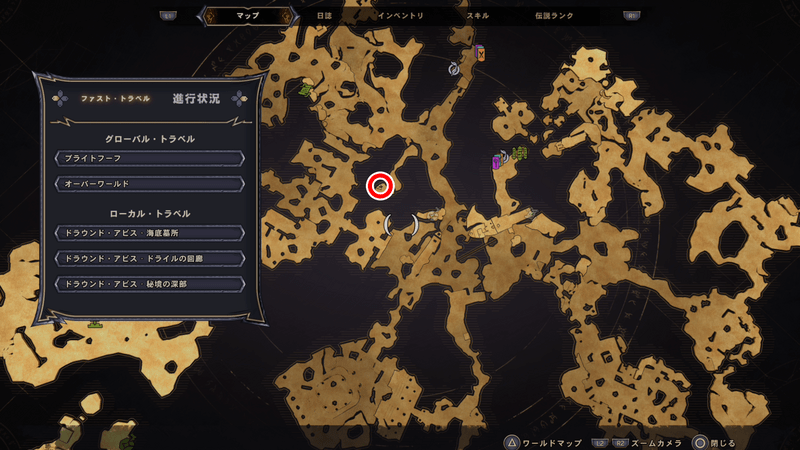Travel to オーバーワールド
Image resolution: width=800 pixels, height=450 pixels.
point(148,184)
